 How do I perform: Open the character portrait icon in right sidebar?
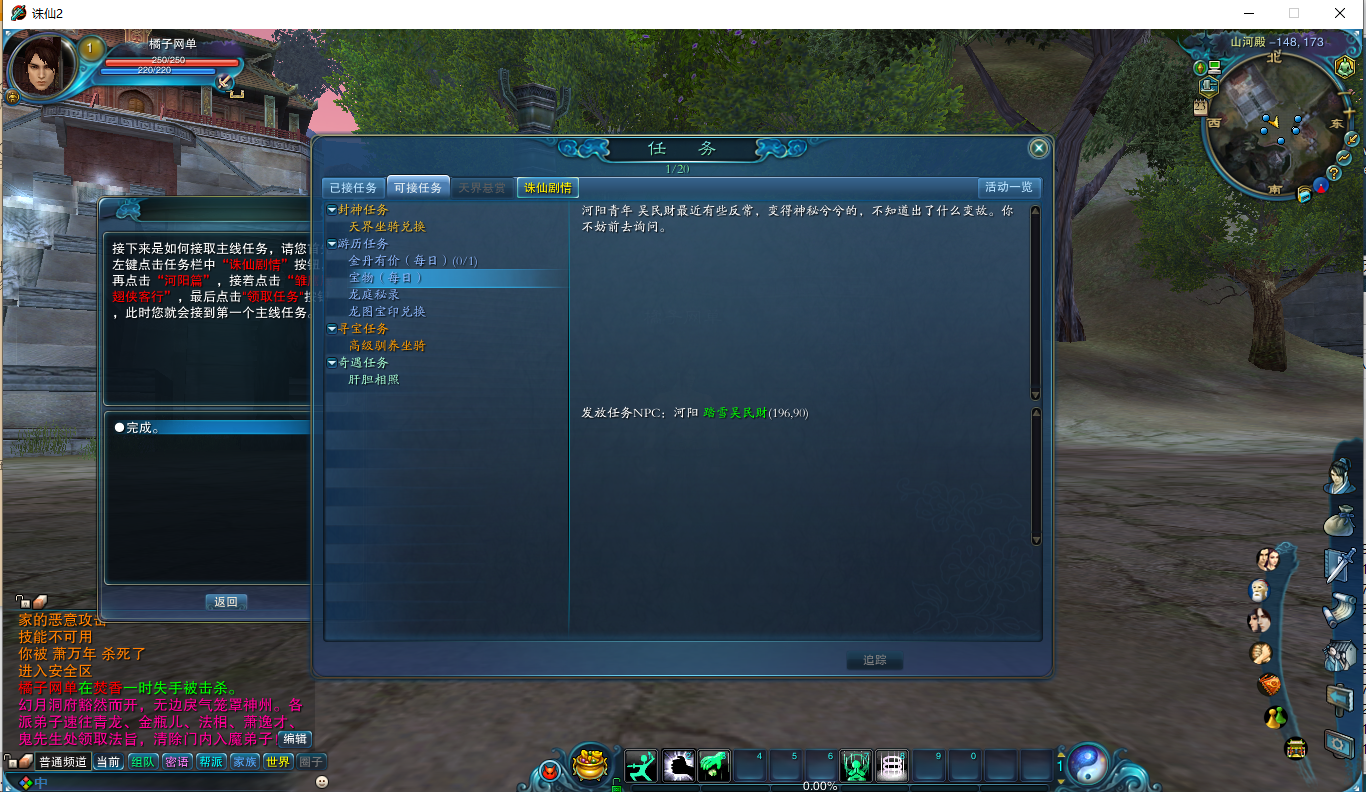[x=1339, y=474]
